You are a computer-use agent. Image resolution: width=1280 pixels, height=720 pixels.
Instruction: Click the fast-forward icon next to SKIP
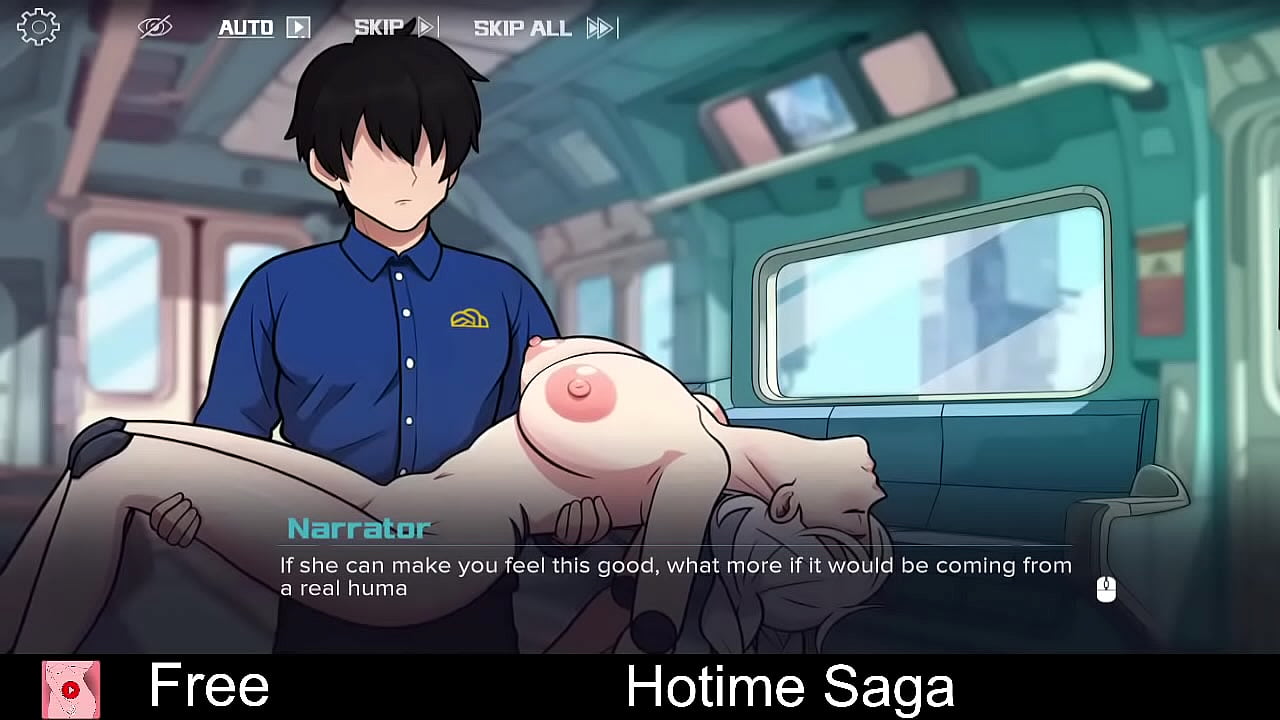[x=428, y=28]
